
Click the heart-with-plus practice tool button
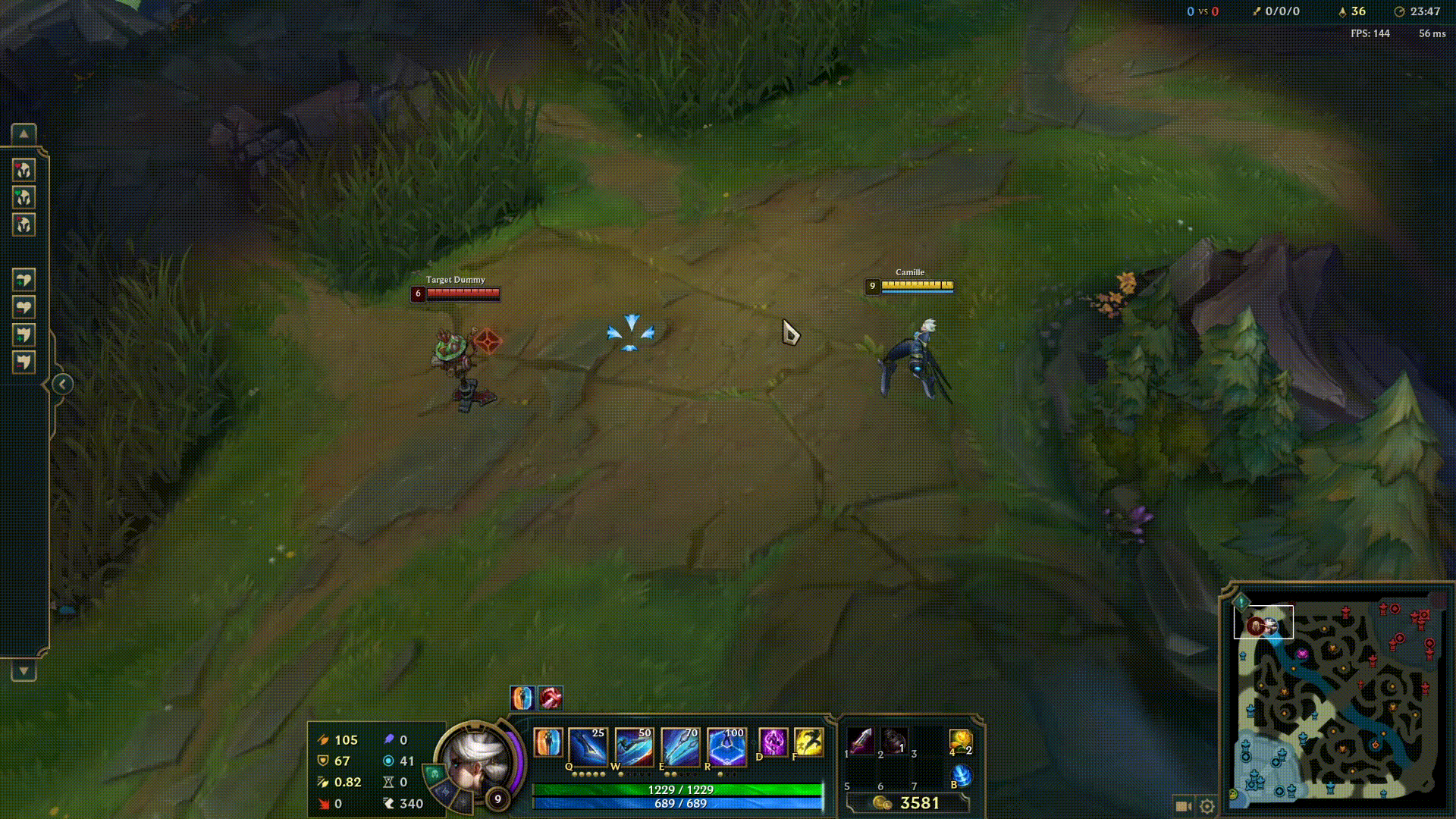pyautogui.click(x=24, y=280)
